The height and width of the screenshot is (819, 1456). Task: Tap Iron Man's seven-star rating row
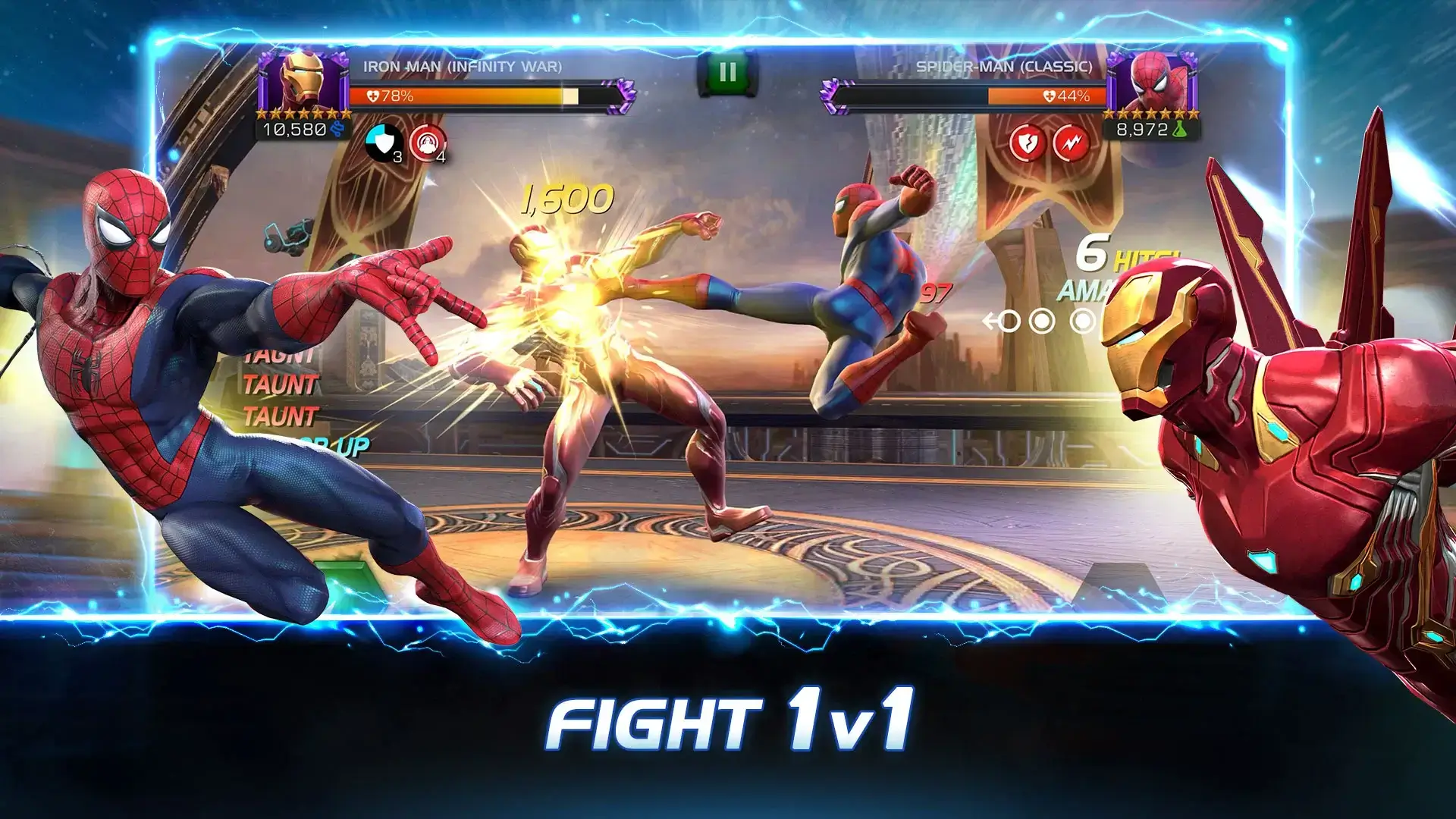point(299,114)
